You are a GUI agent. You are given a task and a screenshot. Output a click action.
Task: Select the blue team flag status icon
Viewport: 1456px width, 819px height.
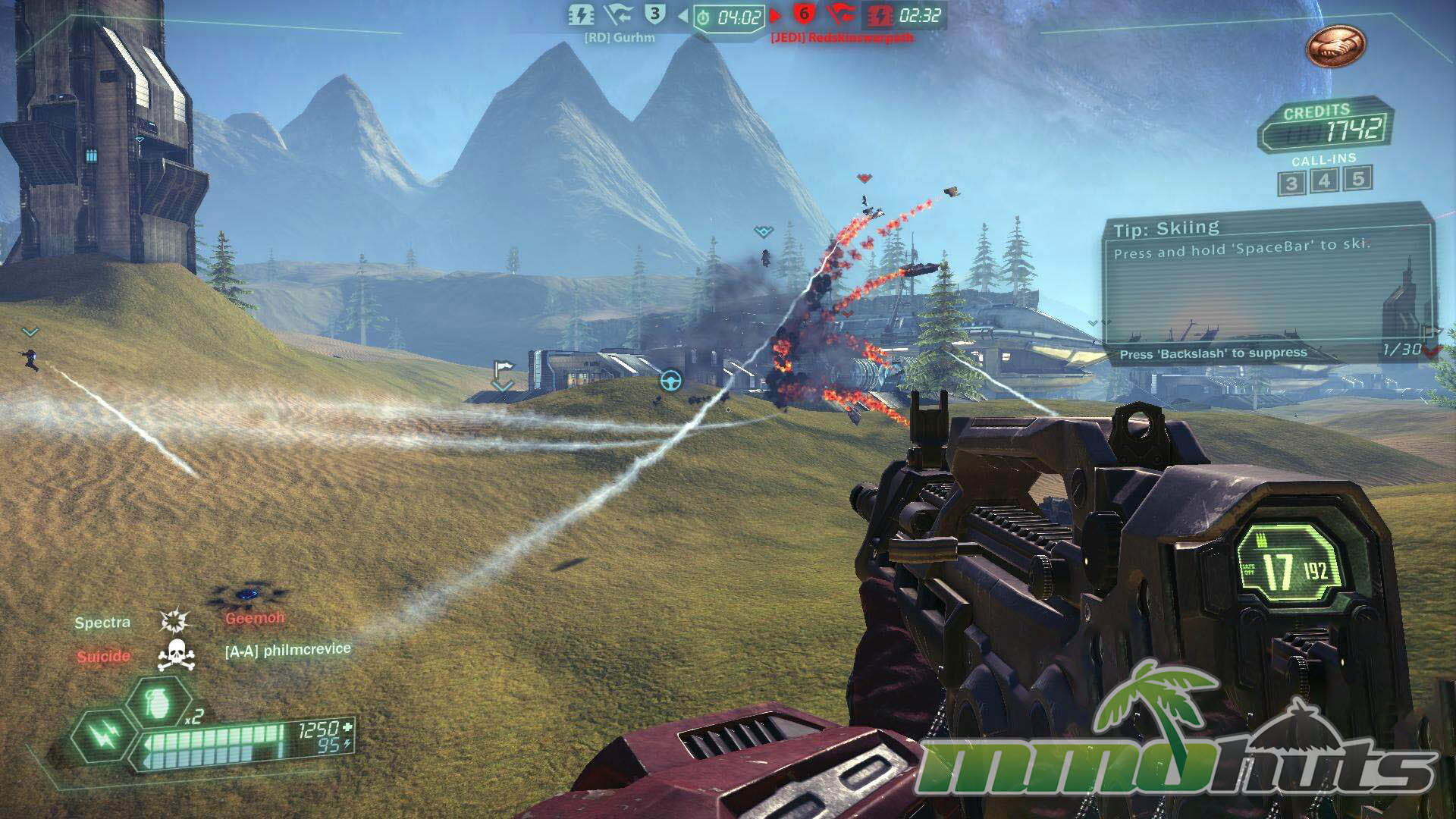tap(618, 14)
